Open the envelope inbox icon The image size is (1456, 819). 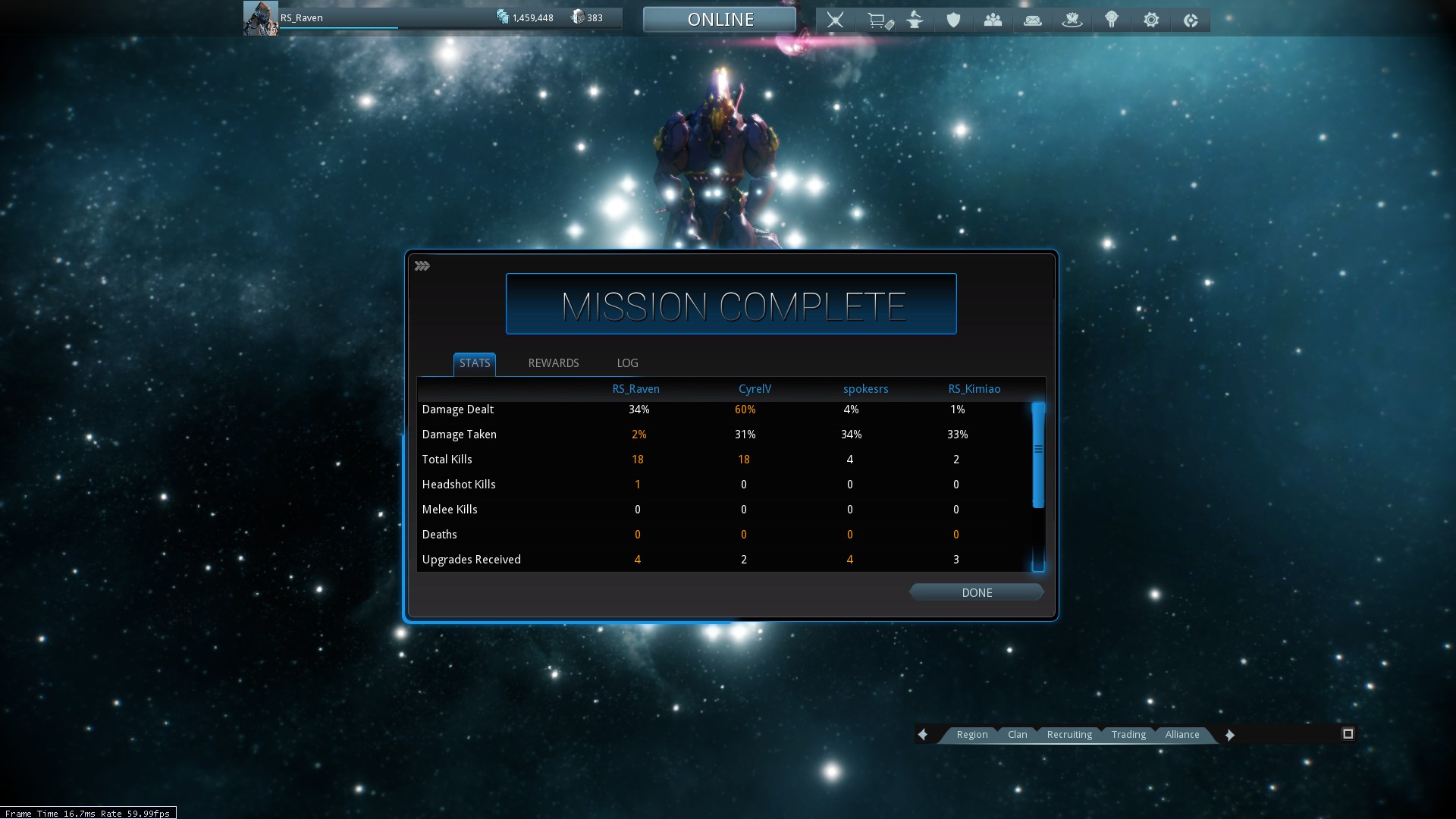[x=1032, y=20]
